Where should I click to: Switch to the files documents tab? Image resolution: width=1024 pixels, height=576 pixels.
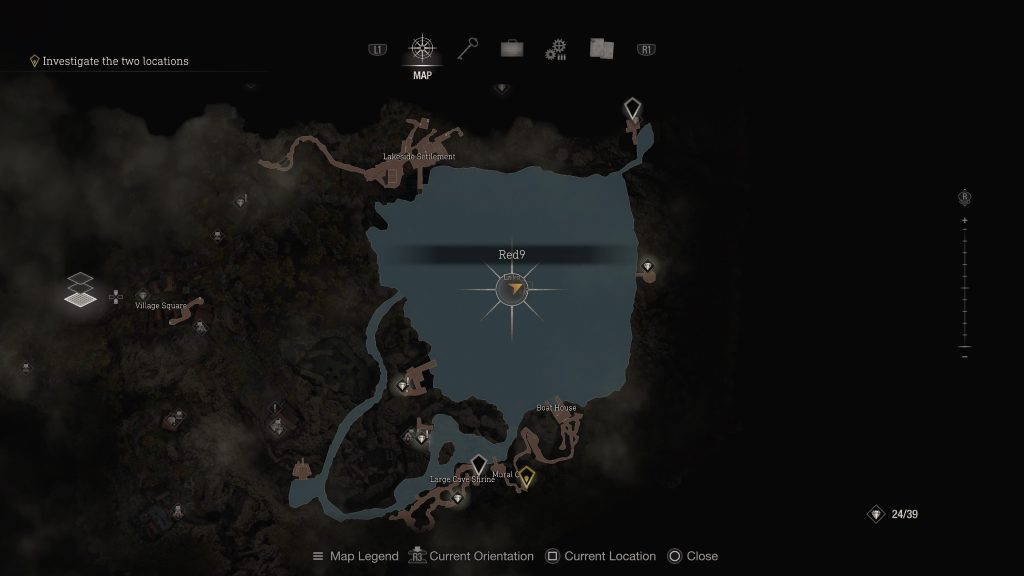point(601,48)
